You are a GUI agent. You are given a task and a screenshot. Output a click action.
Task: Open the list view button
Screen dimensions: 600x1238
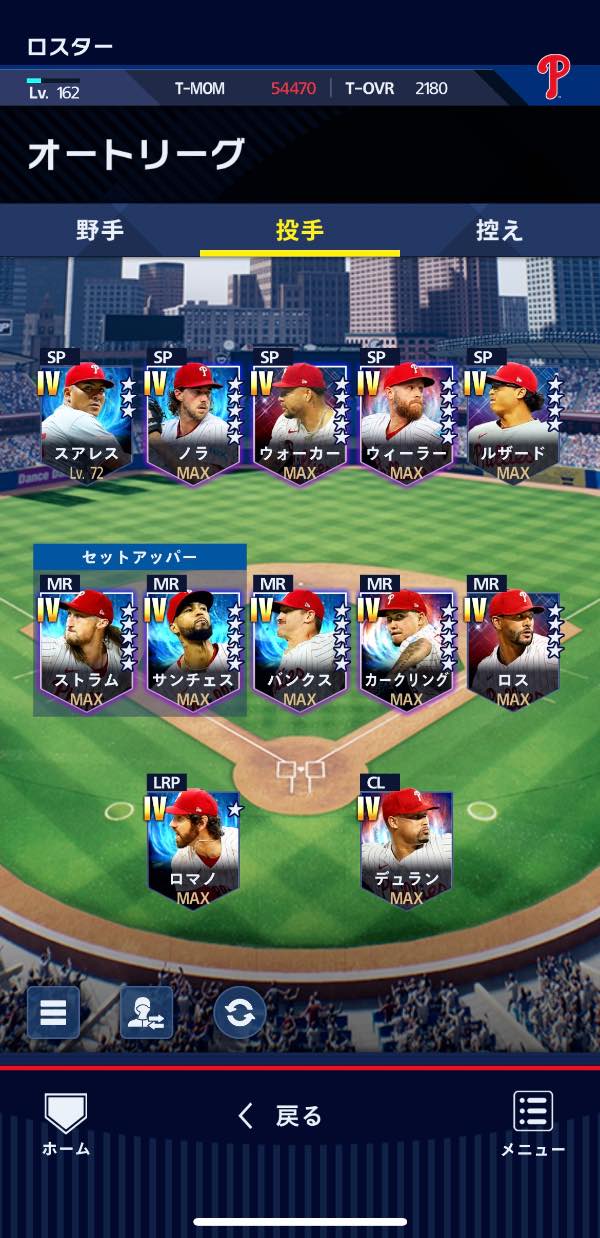click(x=53, y=1013)
